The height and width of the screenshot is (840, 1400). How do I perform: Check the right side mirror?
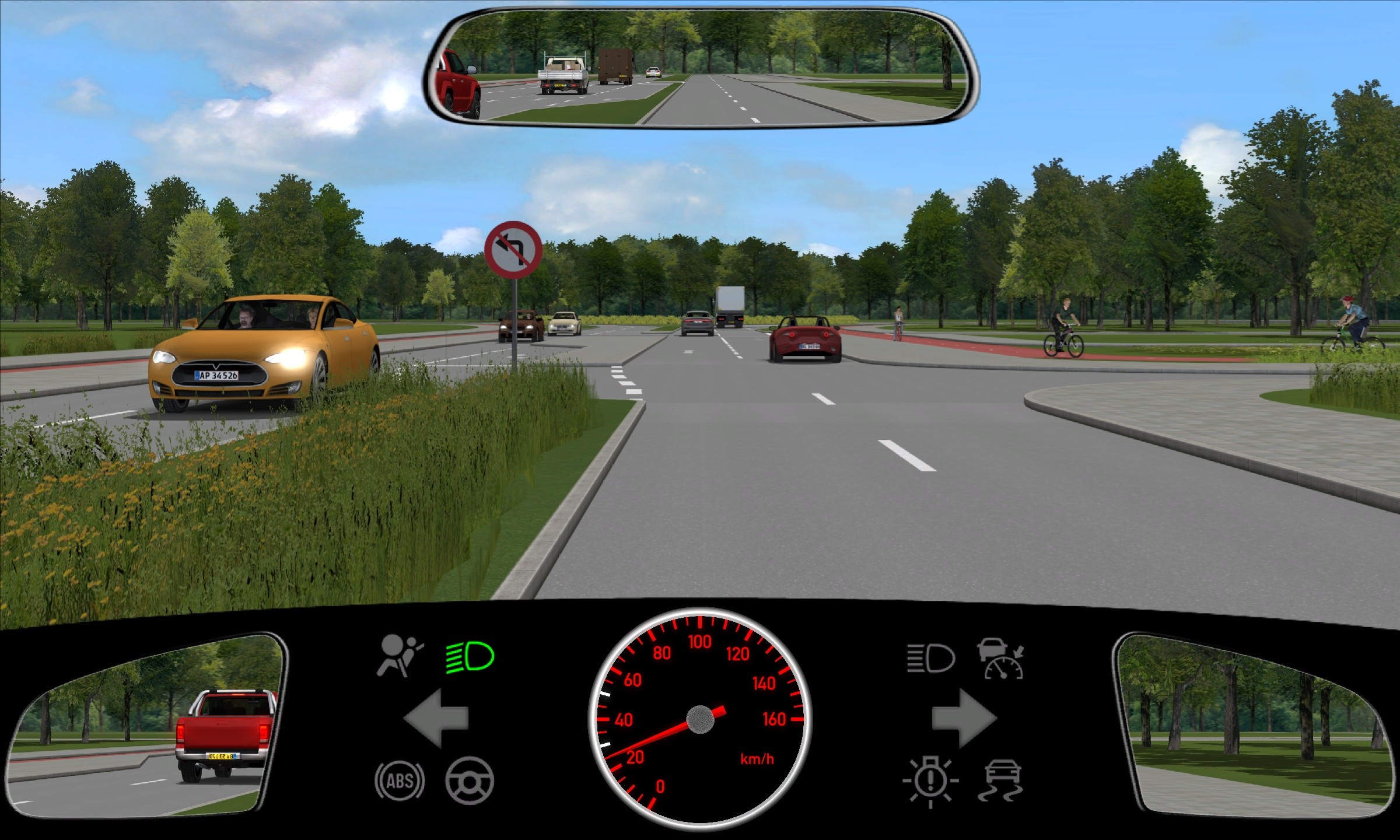(1254, 726)
